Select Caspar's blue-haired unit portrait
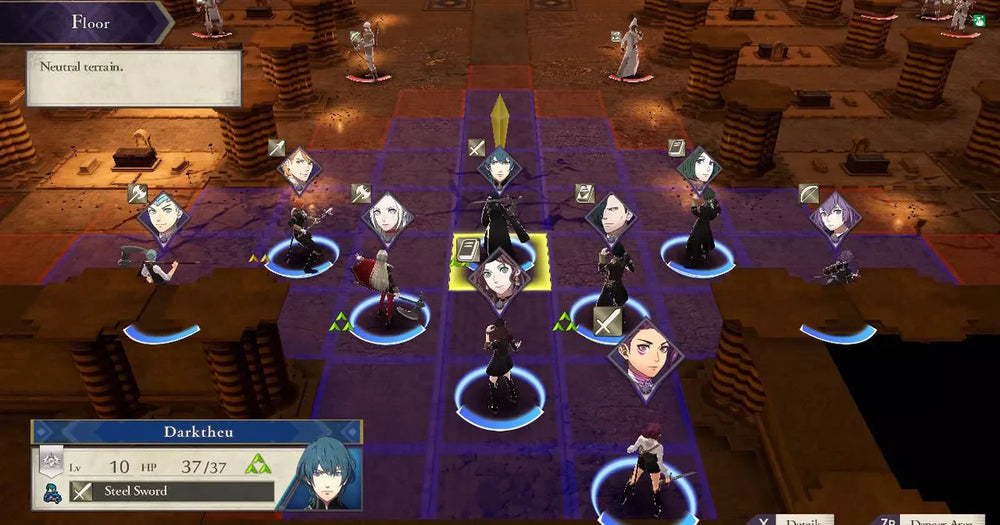1000x525 pixels. pos(163,217)
